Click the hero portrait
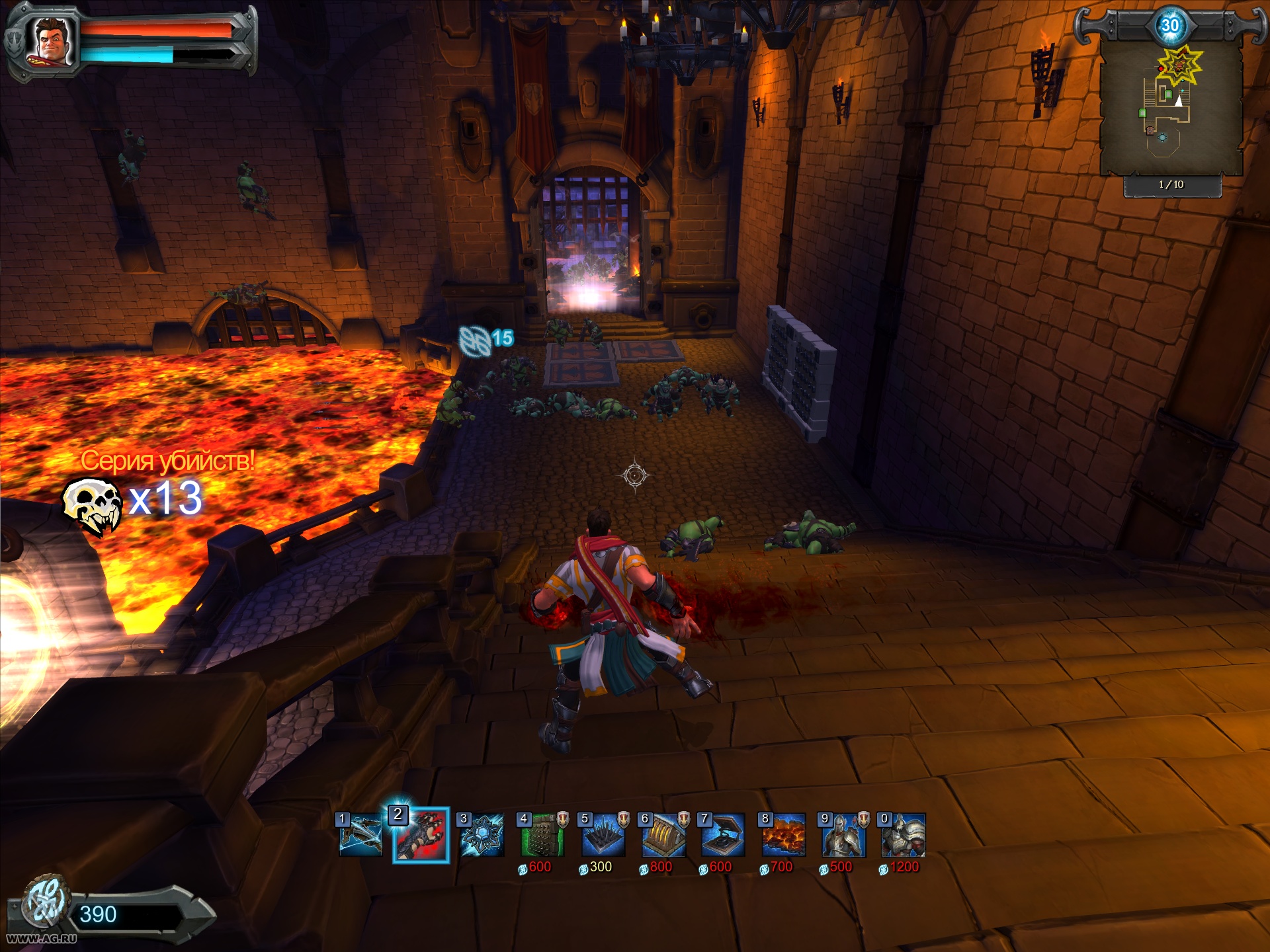 click(51, 42)
